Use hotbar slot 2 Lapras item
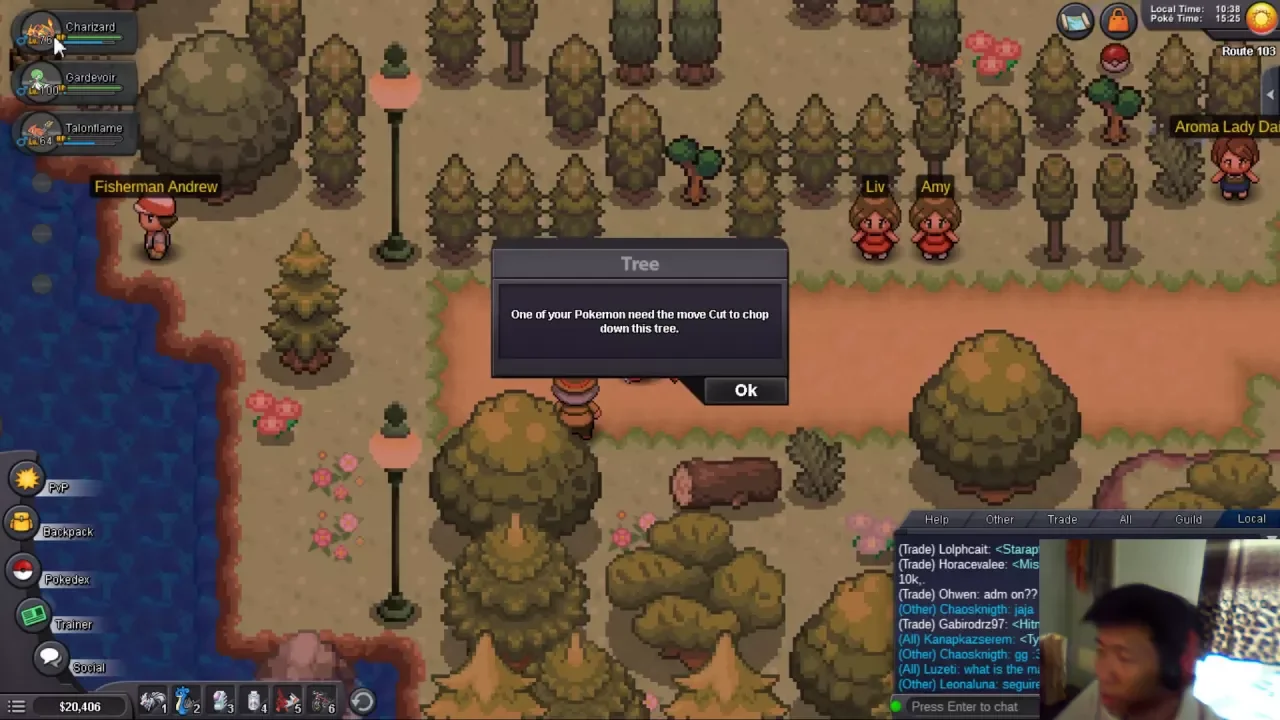The height and width of the screenshot is (720, 1280). point(187,702)
